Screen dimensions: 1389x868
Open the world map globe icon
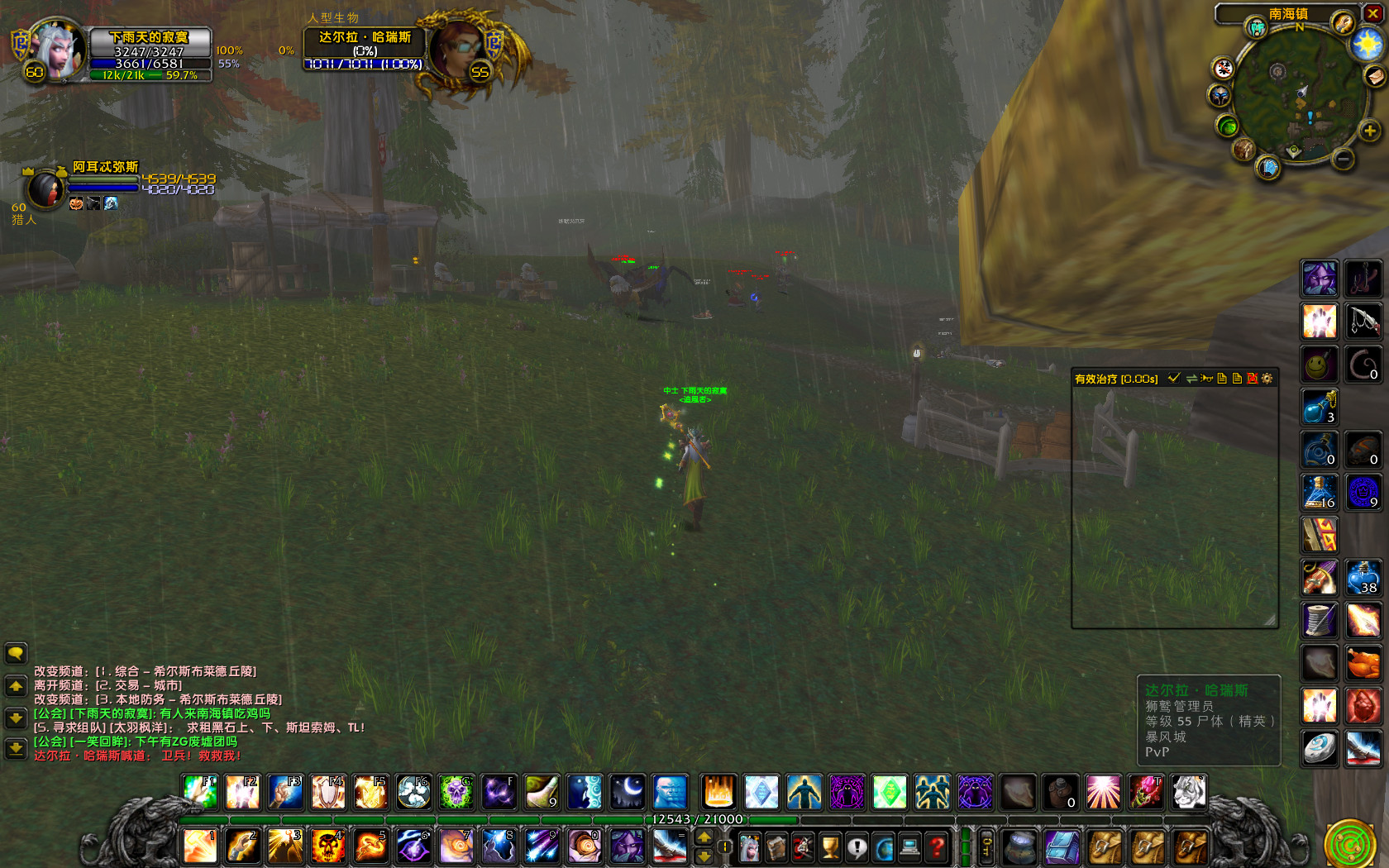(x=884, y=846)
